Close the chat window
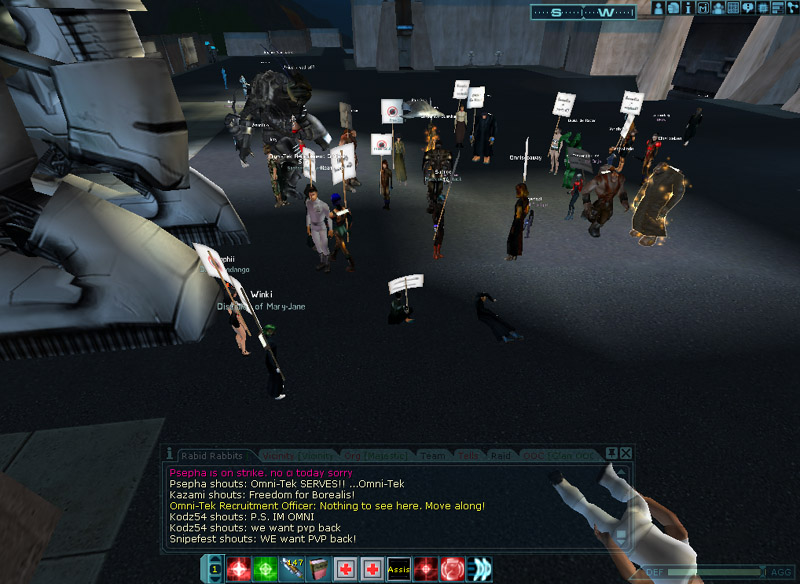 [x=625, y=453]
